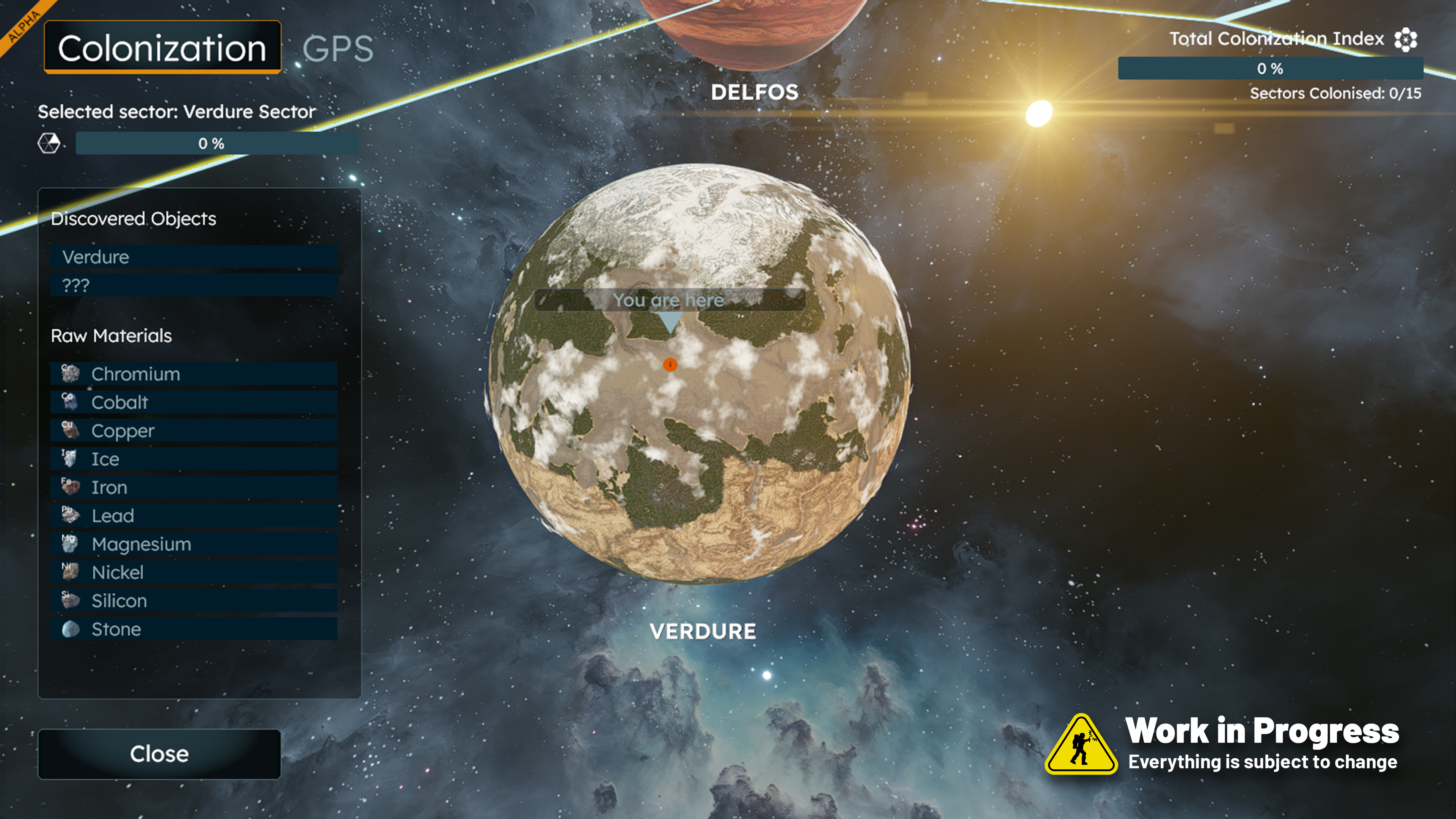Viewport: 1456px width, 819px height.
Task: Choose the Iron raw material row
Action: [x=193, y=487]
